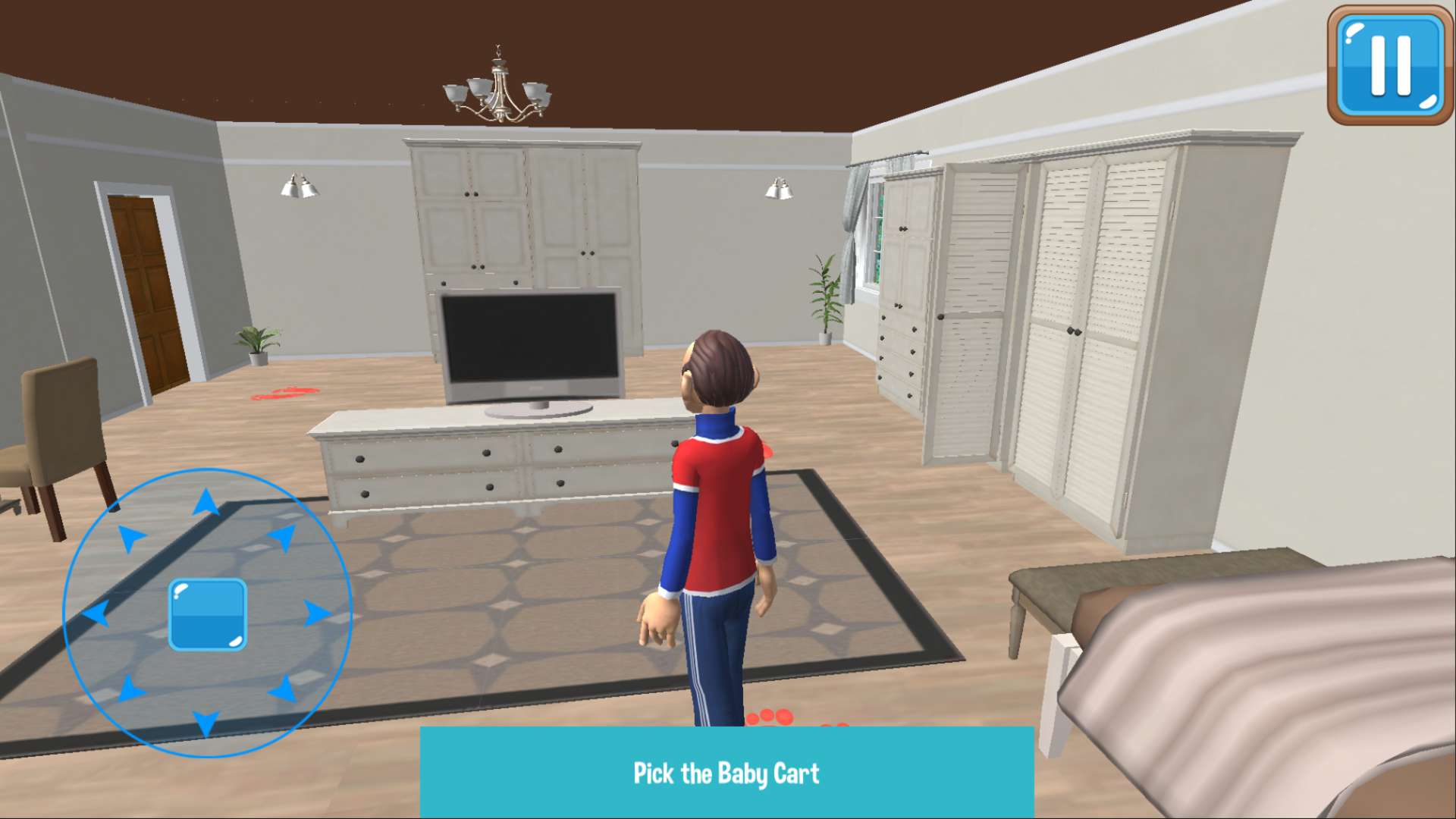Tap the left joystick arrow
The height and width of the screenshot is (819, 1456).
95,614
